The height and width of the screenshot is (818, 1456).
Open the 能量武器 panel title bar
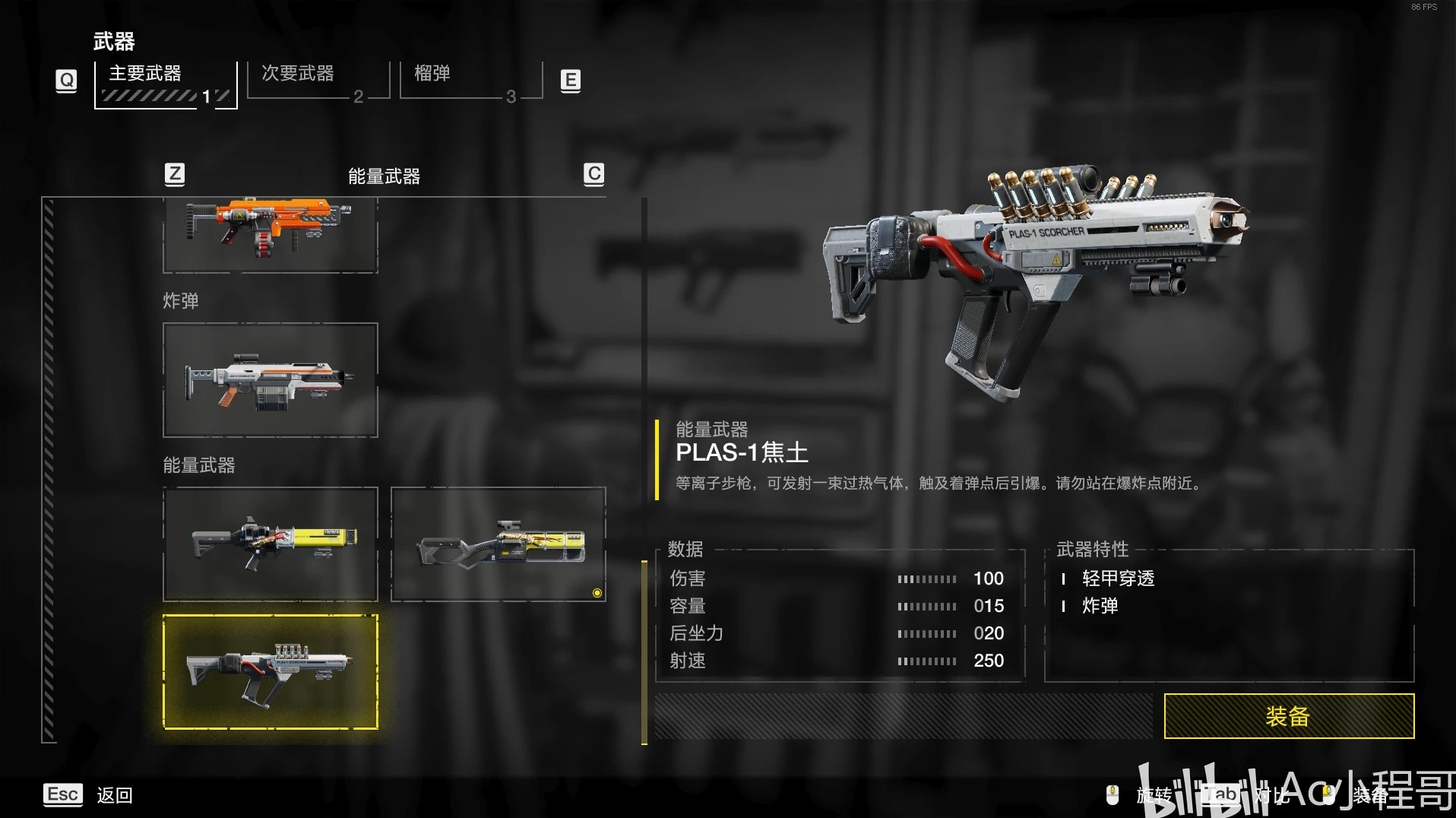[x=382, y=176]
